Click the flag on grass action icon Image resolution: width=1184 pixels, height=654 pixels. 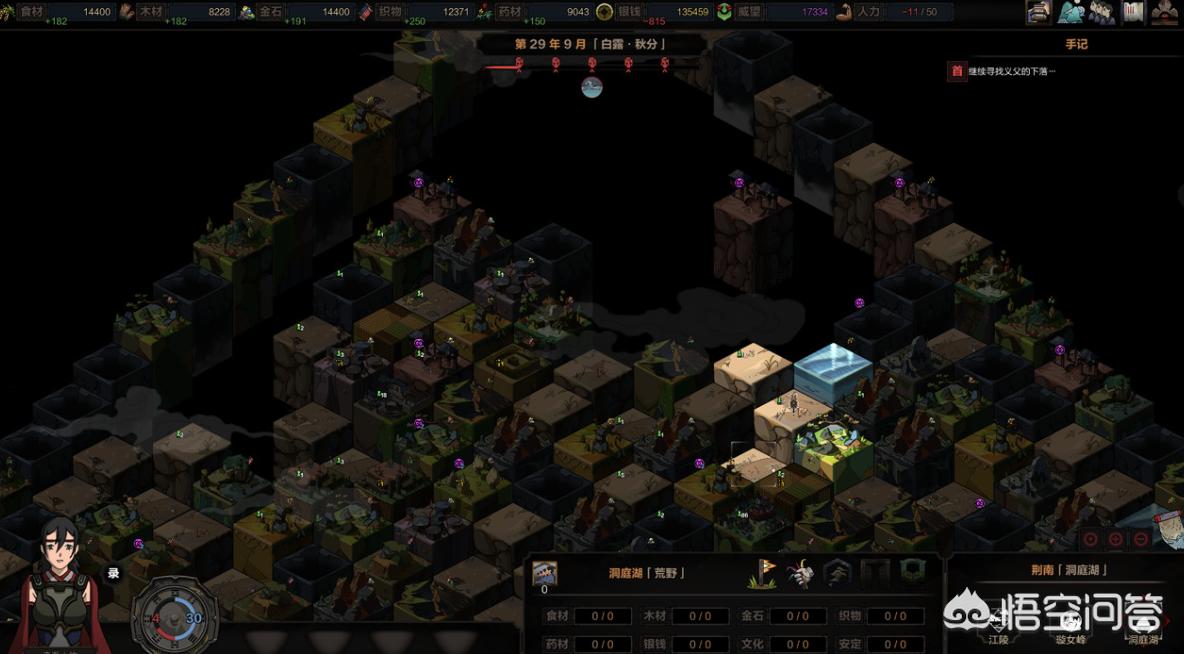(764, 573)
